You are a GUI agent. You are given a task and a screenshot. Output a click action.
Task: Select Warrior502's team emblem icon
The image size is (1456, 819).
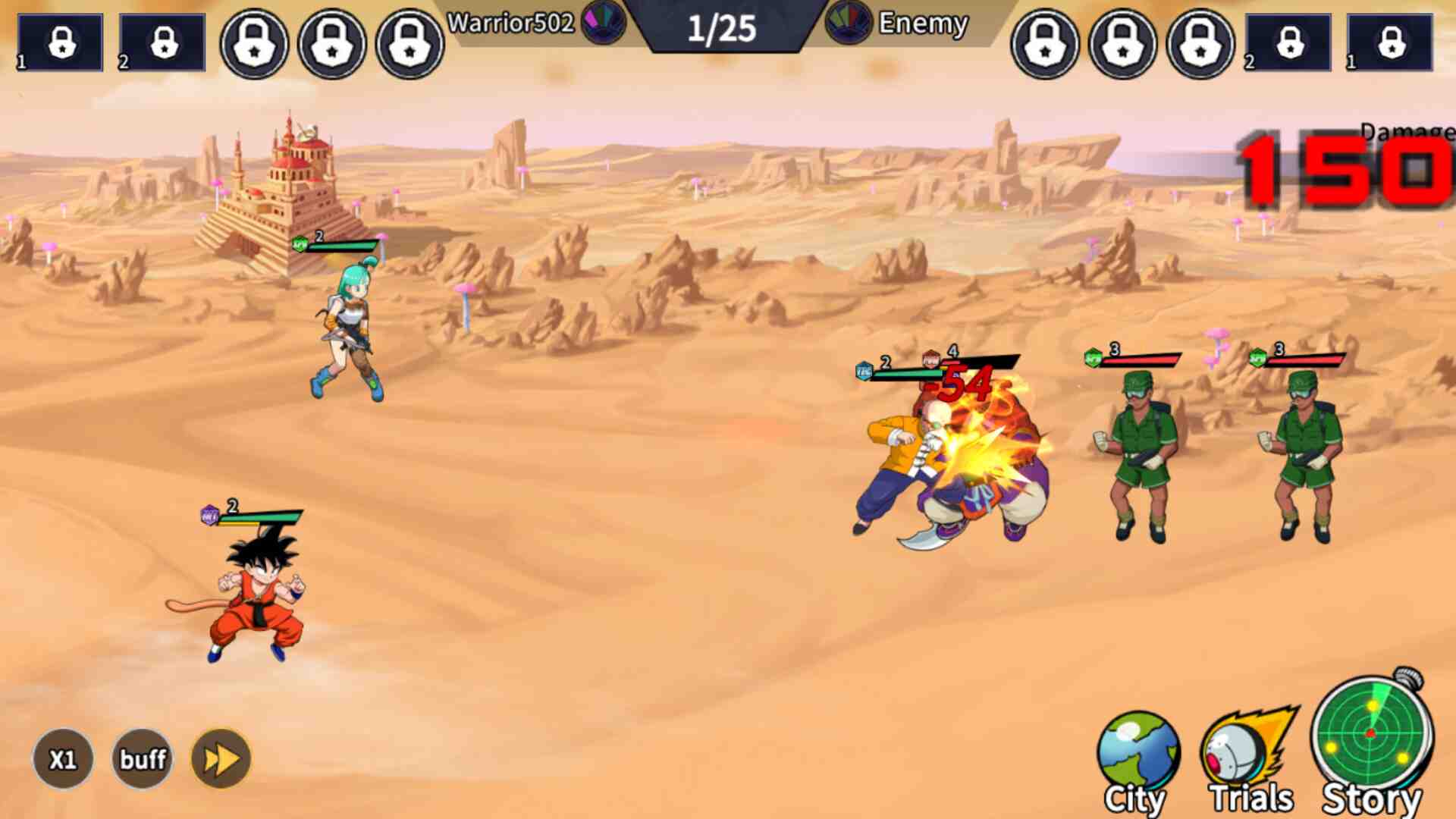point(604,20)
